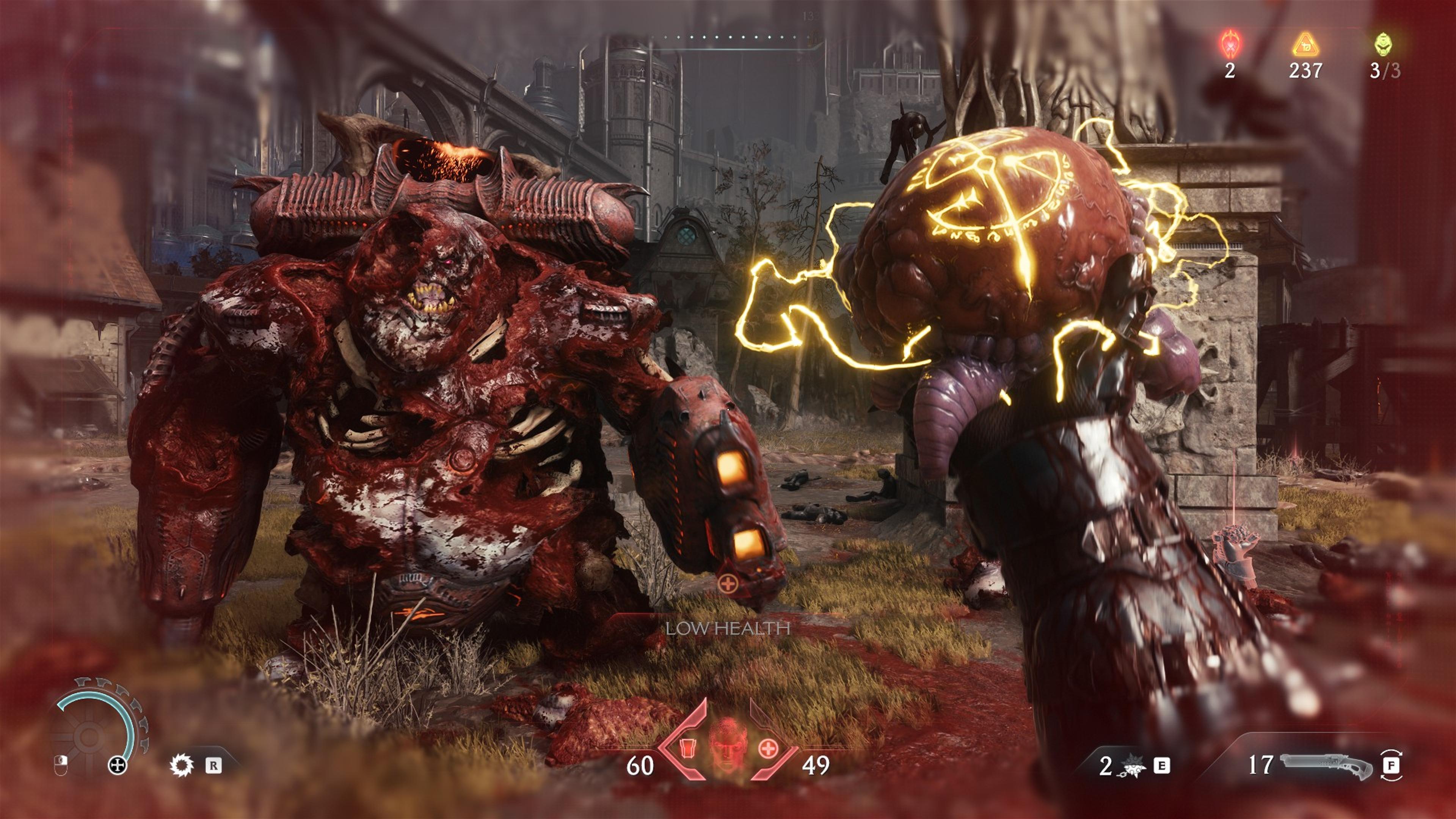Click the red armor icon
1456x819 pixels.
click(x=687, y=748)
